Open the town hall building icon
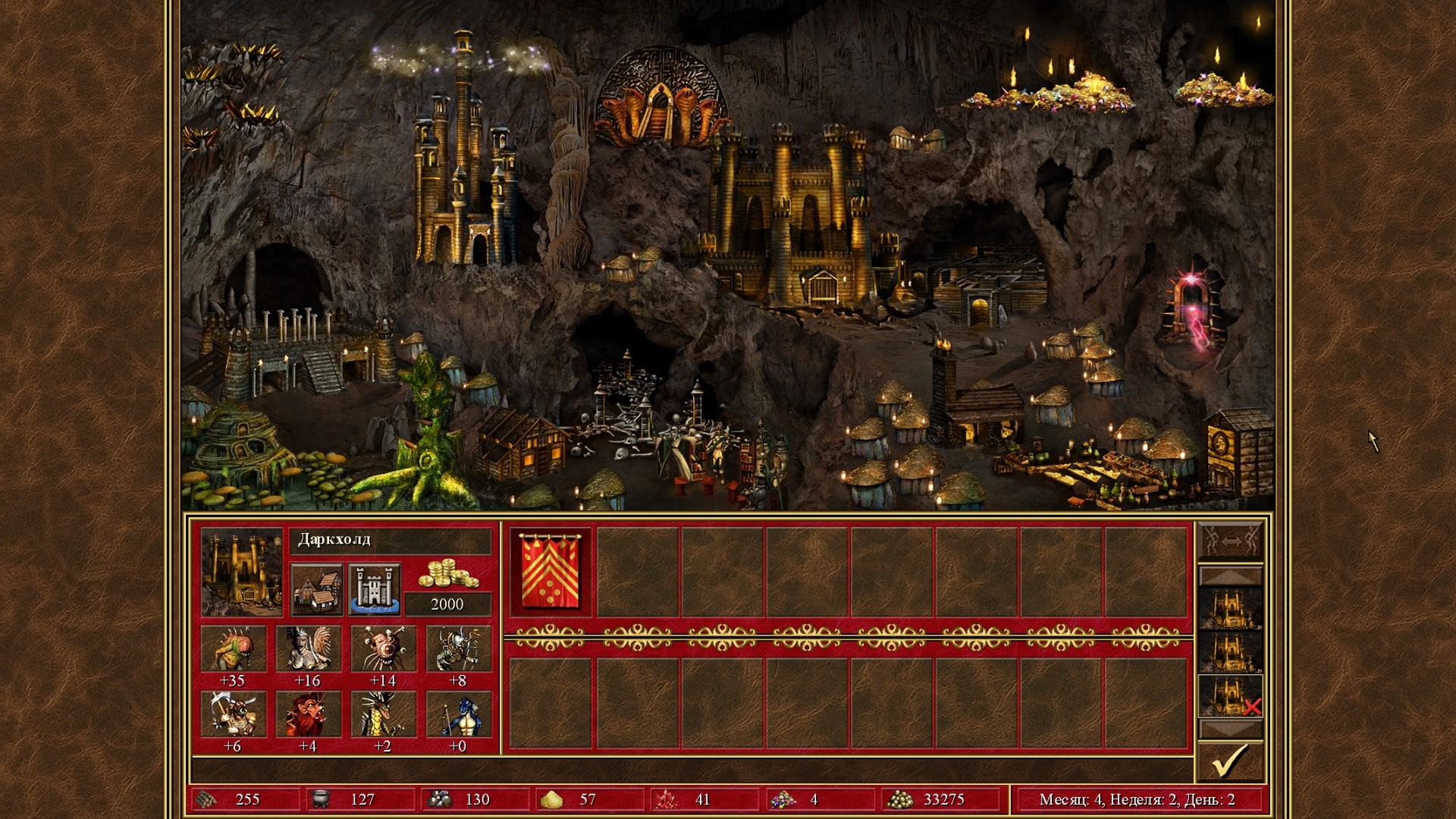 [317, 589]
